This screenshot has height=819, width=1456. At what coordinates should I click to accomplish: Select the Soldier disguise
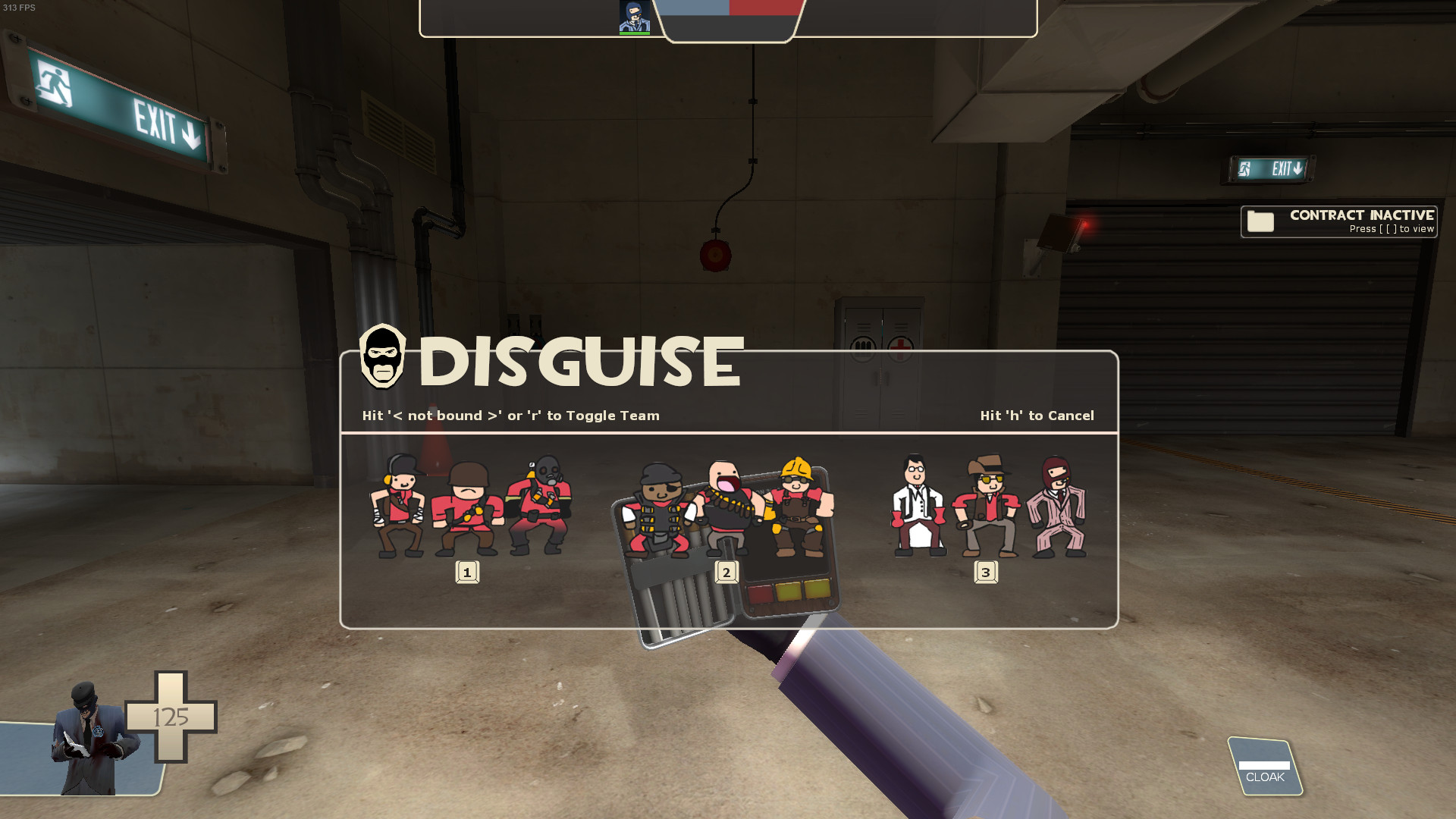468,504
